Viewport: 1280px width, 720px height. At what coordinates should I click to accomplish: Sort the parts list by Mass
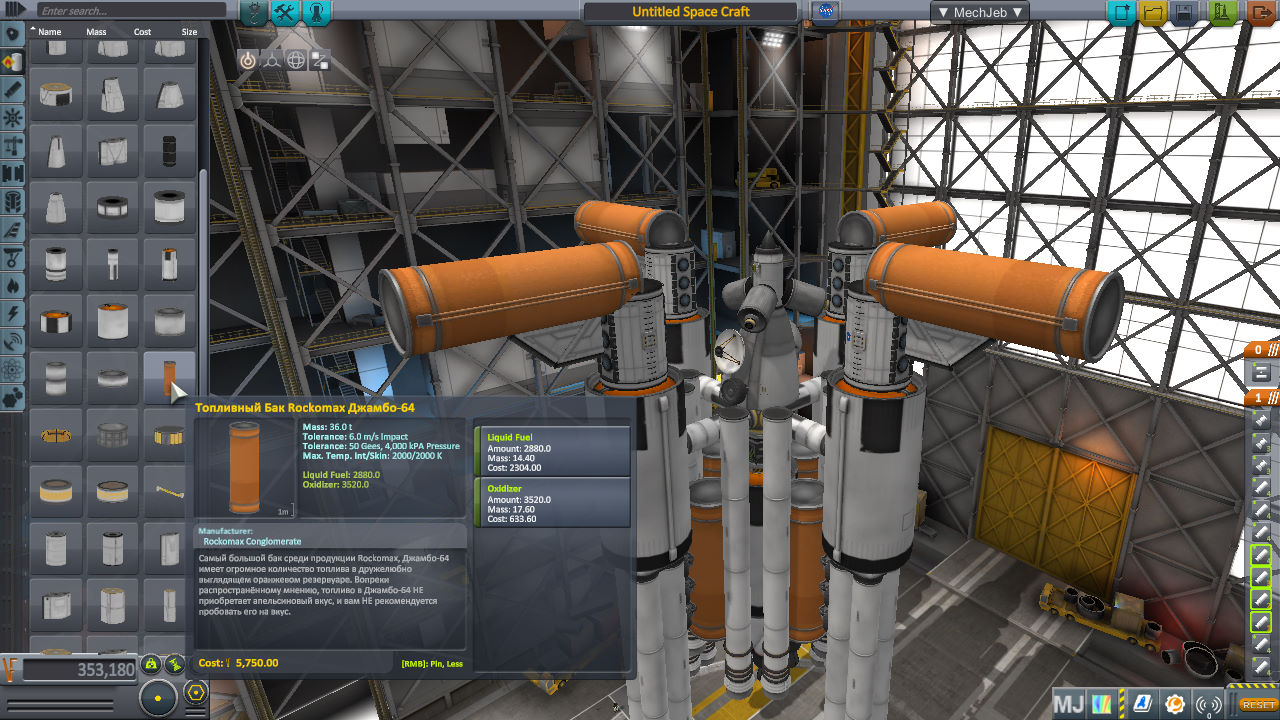[96, 32]
